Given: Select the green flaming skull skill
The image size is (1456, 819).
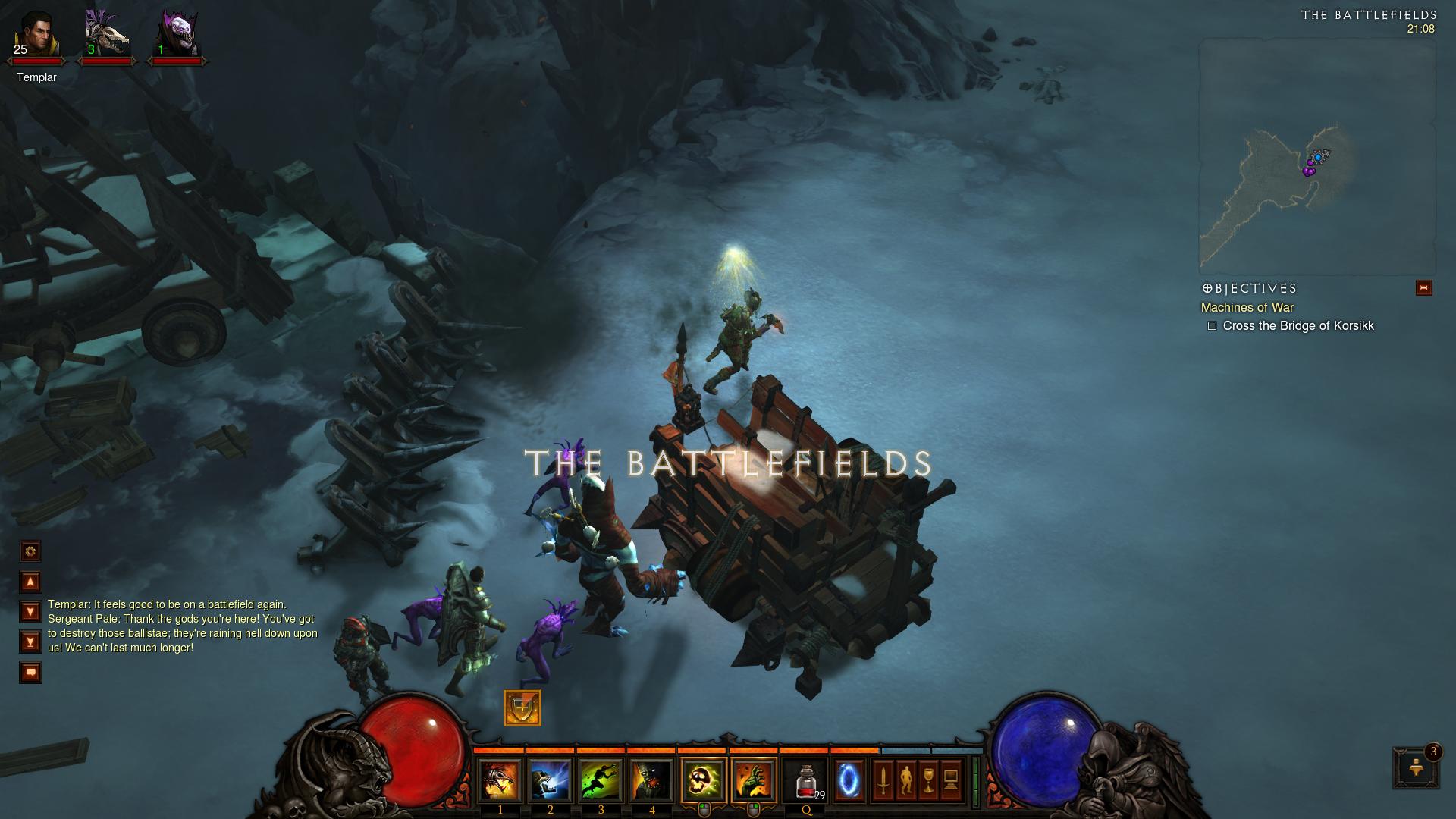Looking at the screenshot, I should pos(704,780).
